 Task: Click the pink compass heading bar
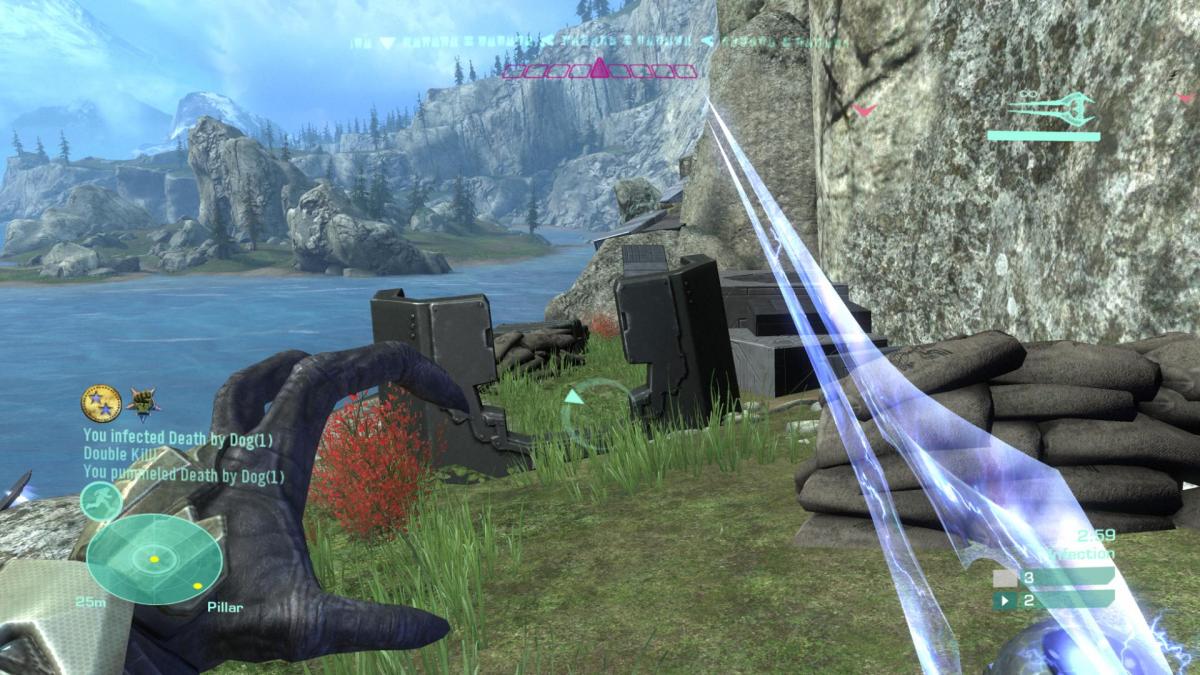pos(599,70)
